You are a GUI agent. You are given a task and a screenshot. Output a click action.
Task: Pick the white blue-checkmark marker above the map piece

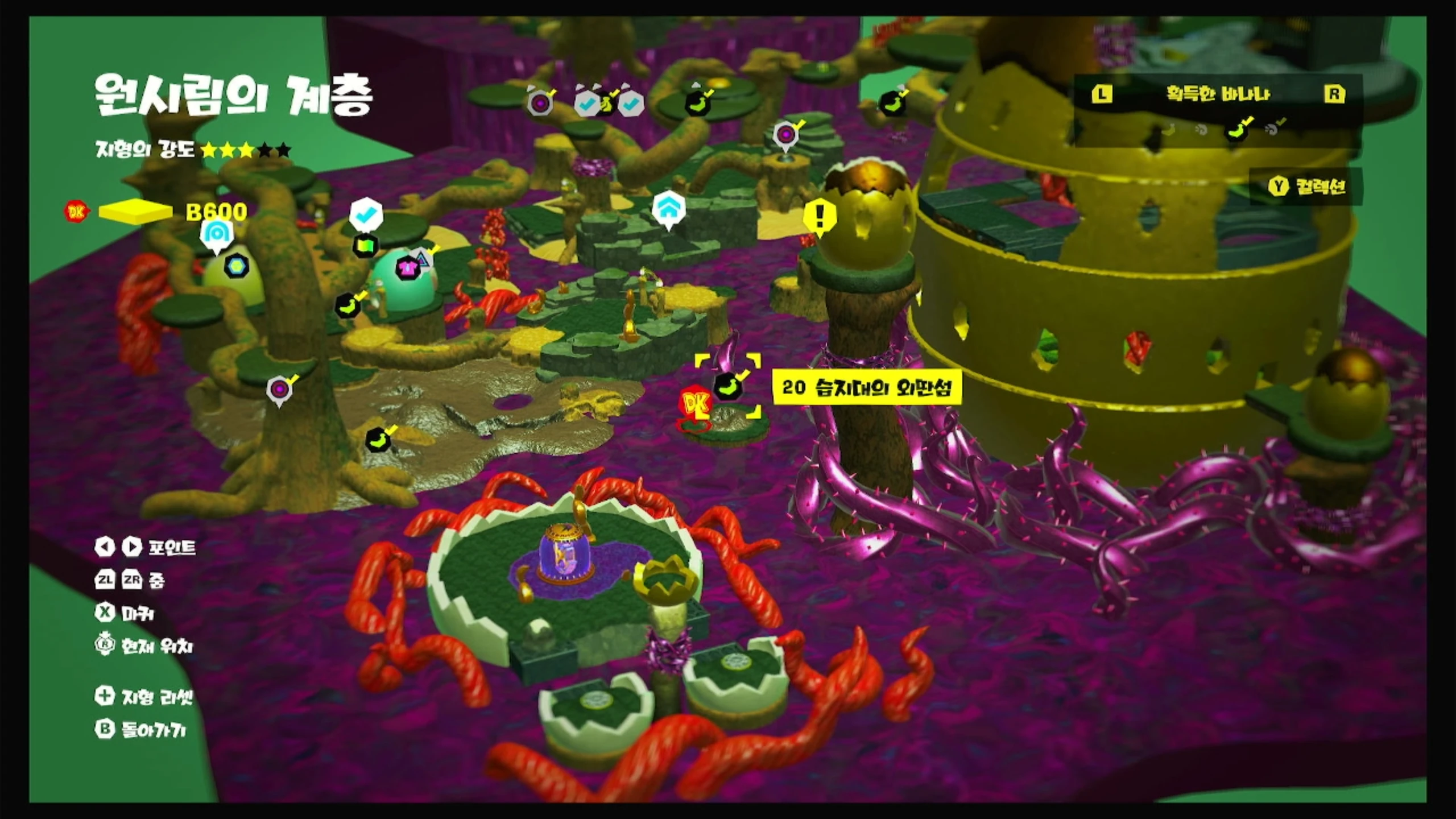coord(366,215)
